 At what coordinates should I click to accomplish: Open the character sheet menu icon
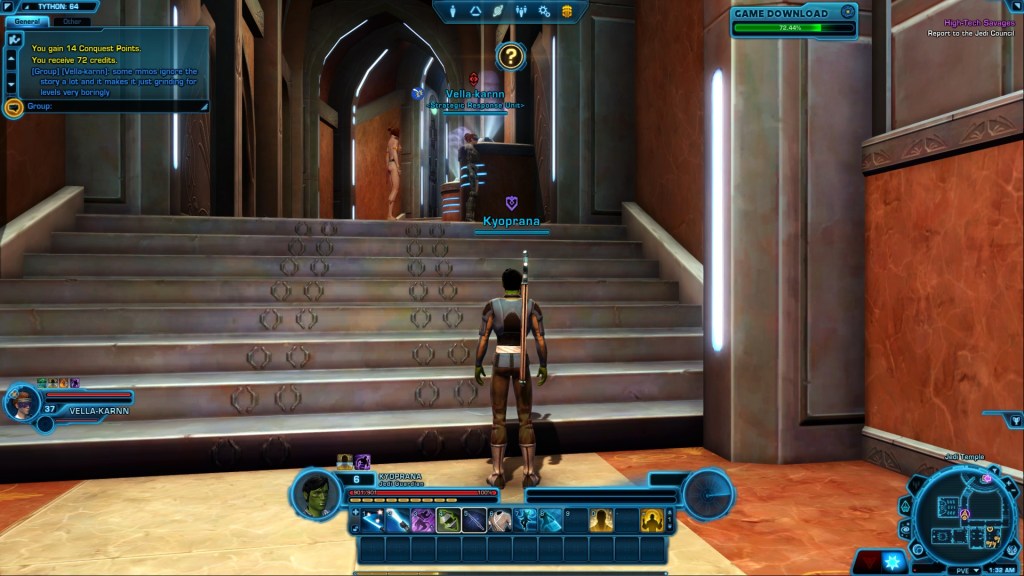pyautogui.click(x=454, y=11)
